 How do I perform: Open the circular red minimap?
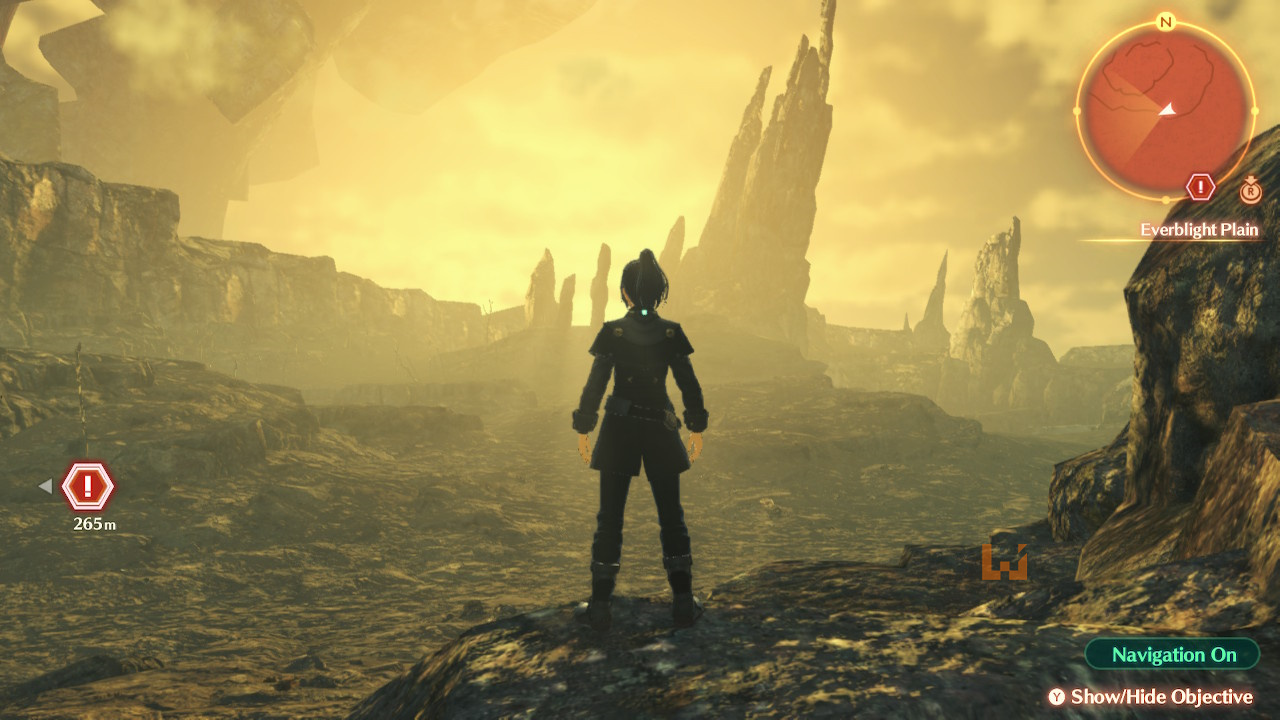tap(1165, 107)
